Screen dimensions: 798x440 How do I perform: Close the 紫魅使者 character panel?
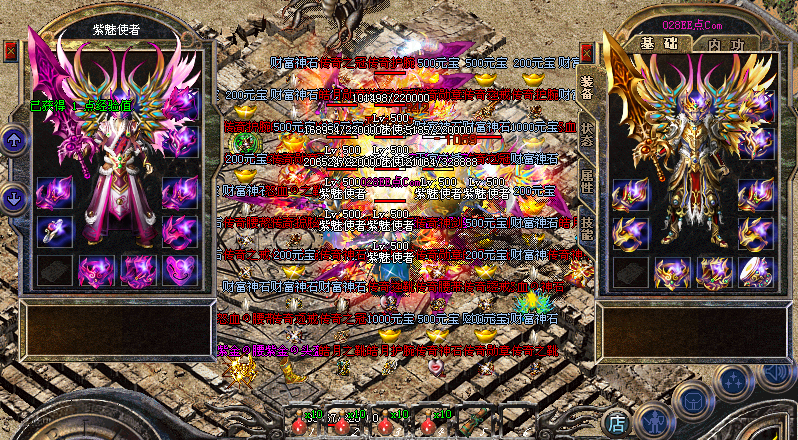11,49
